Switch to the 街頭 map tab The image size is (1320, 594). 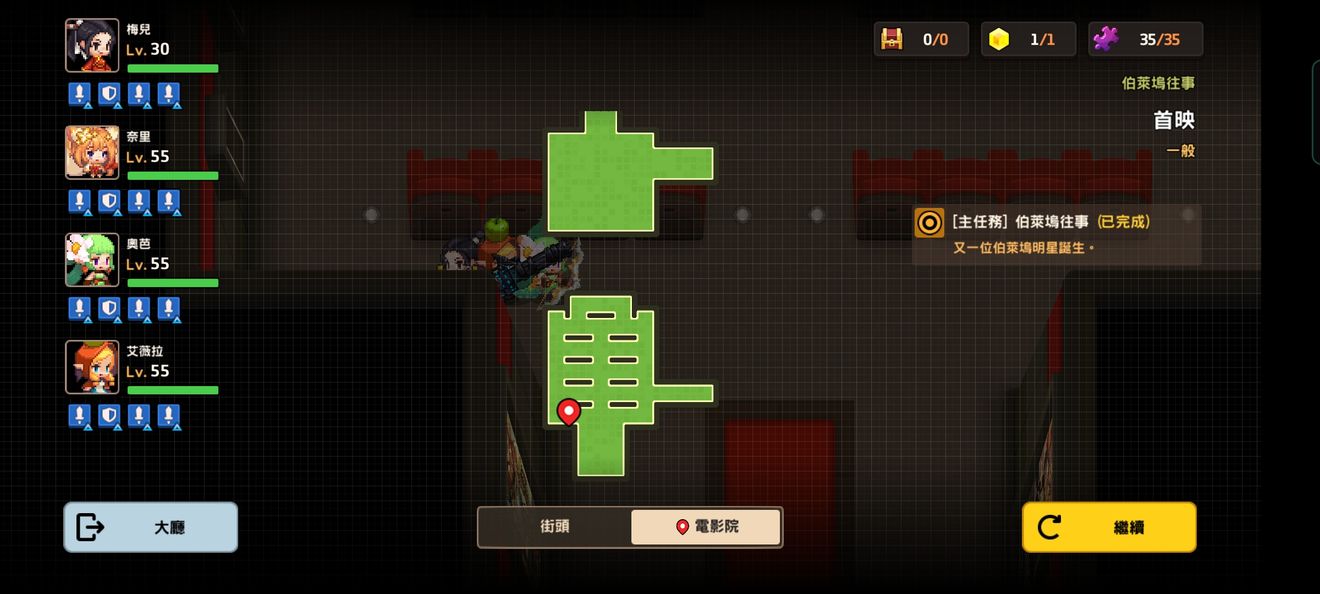point(555,527)
